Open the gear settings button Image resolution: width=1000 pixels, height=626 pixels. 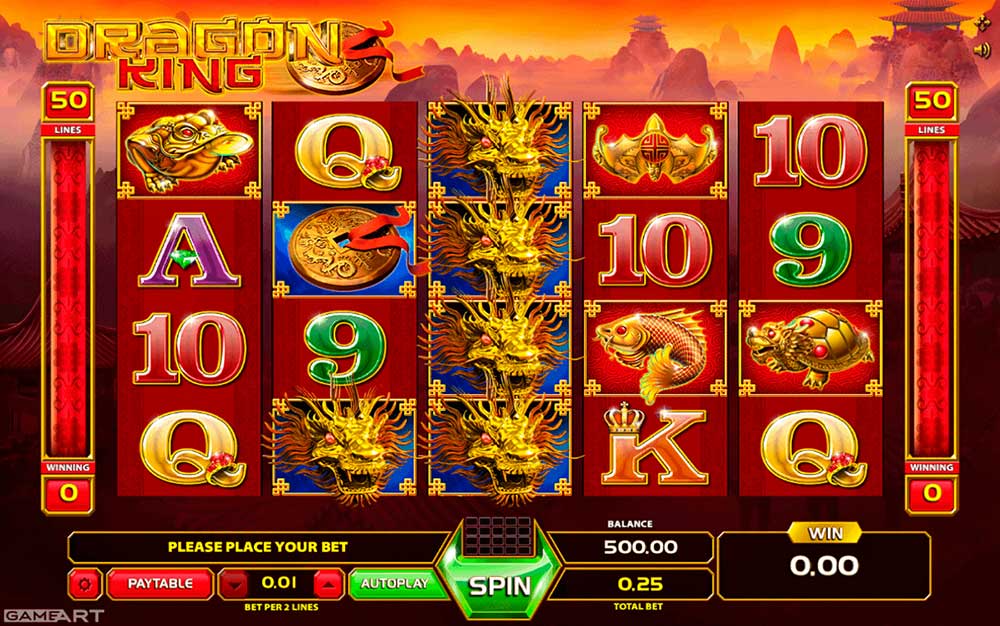tap(84, 583)
